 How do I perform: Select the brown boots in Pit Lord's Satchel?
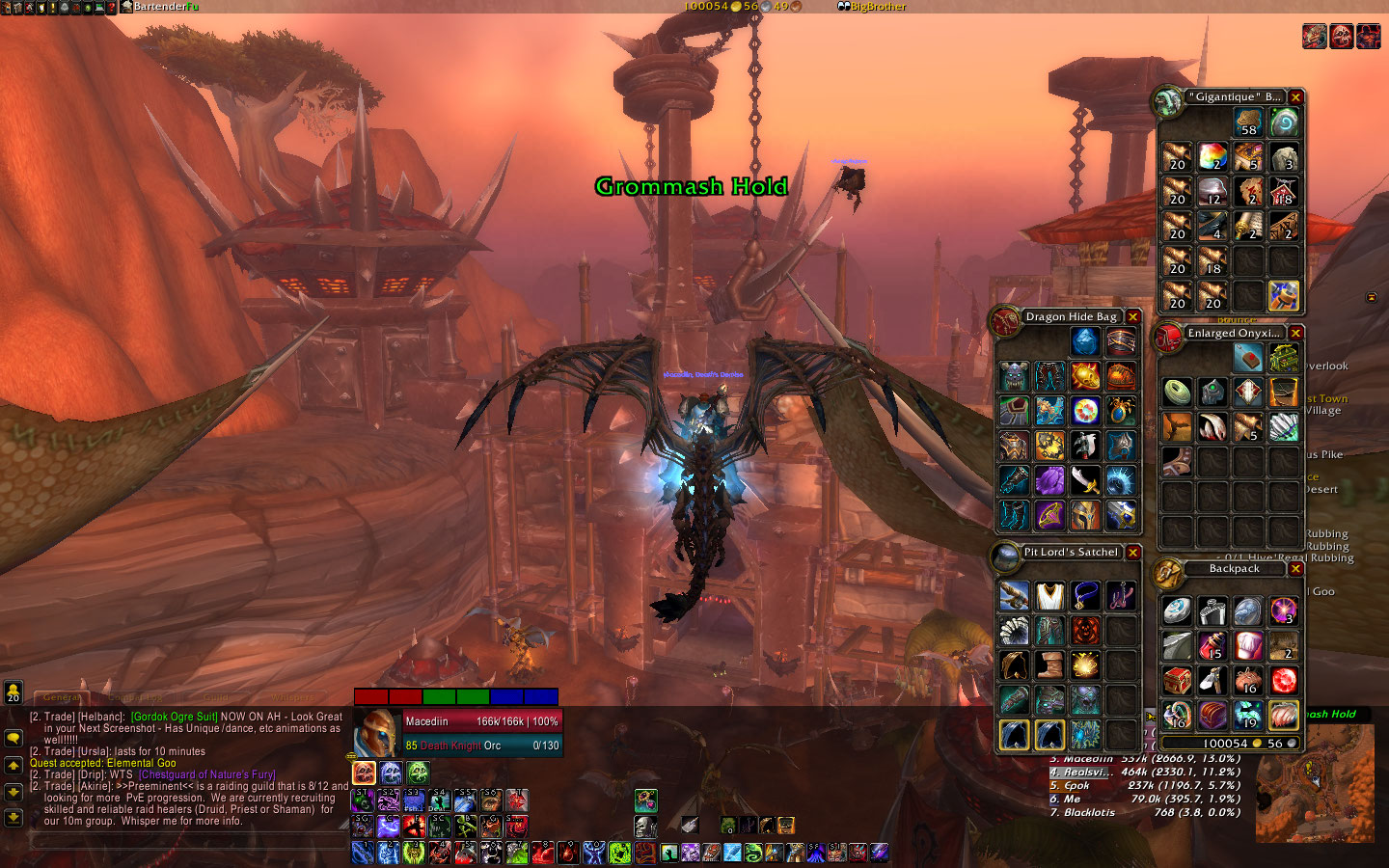click(x=1049, y=665)
